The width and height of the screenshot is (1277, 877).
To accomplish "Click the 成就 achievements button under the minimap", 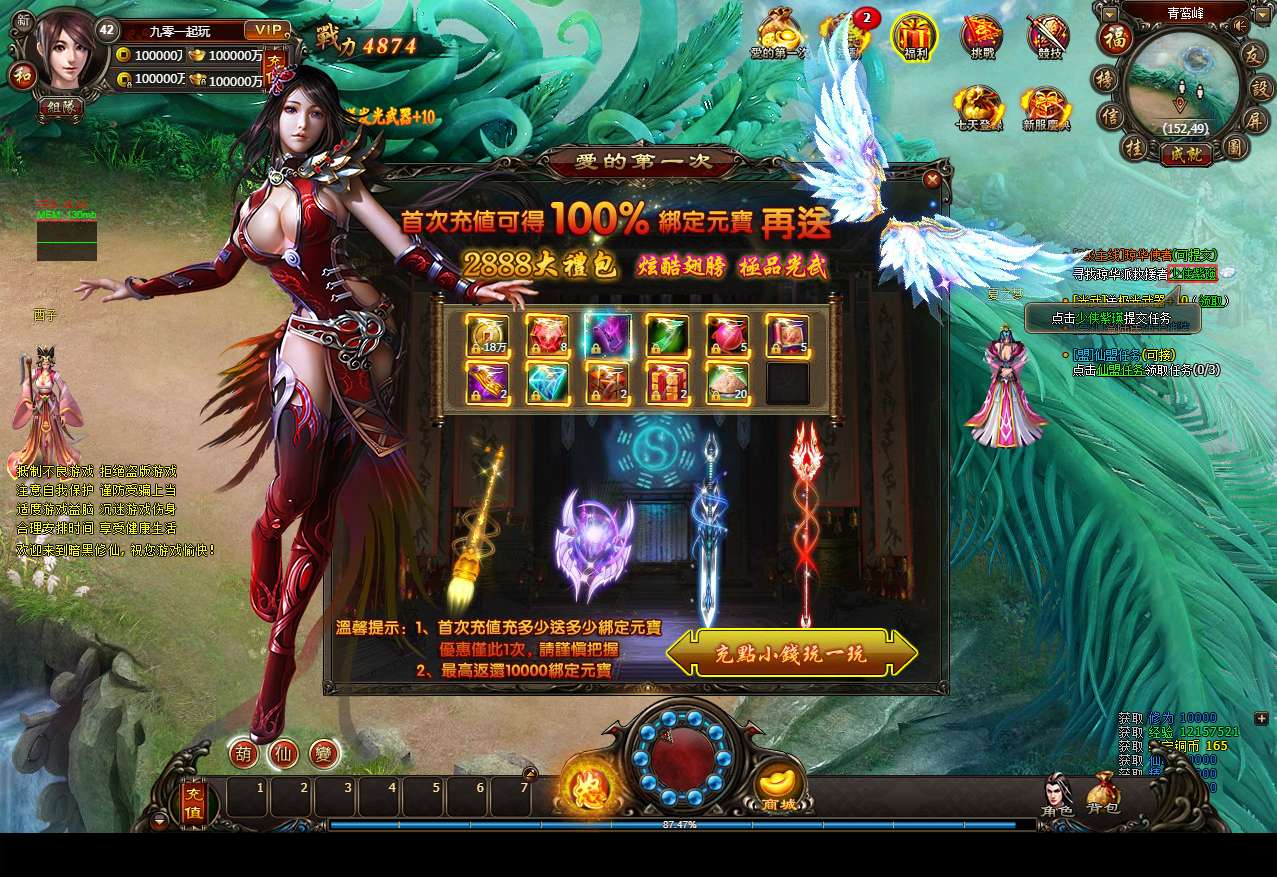I will [x=1186, y=154].
